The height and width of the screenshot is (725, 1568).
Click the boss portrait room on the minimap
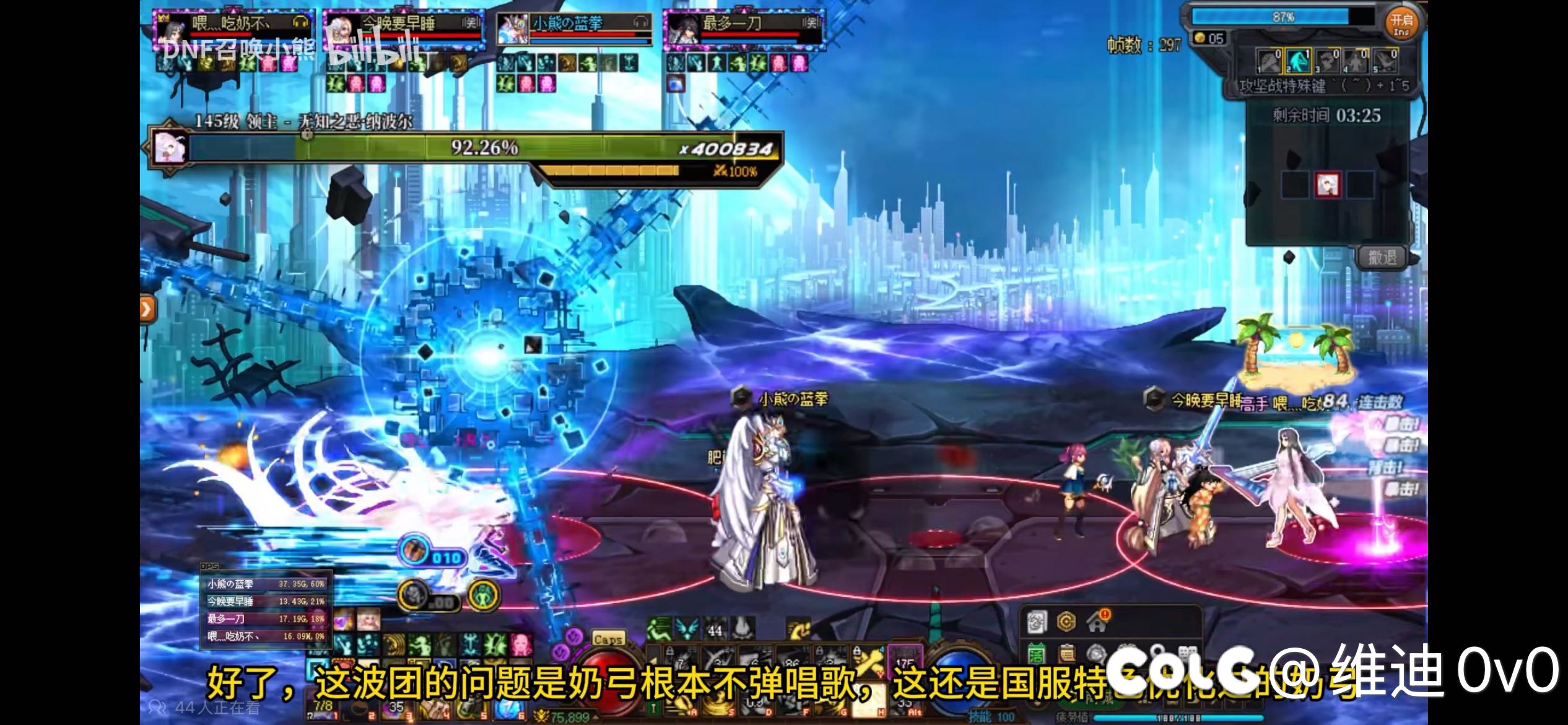[x=1327, y=185]
